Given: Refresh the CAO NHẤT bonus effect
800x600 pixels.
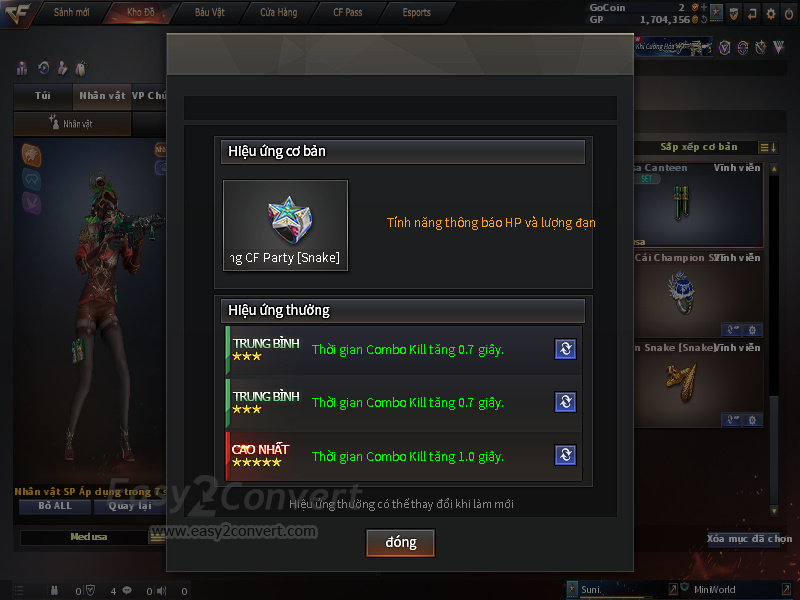Looking at the screenshot, I should click(x=565, y=456).
